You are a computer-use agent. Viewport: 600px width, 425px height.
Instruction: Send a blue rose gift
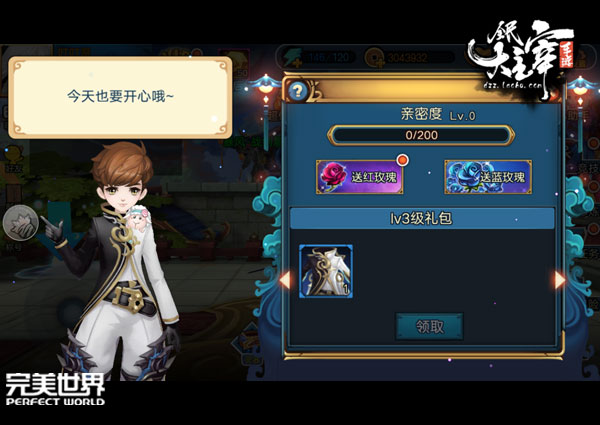pos(487,177)
